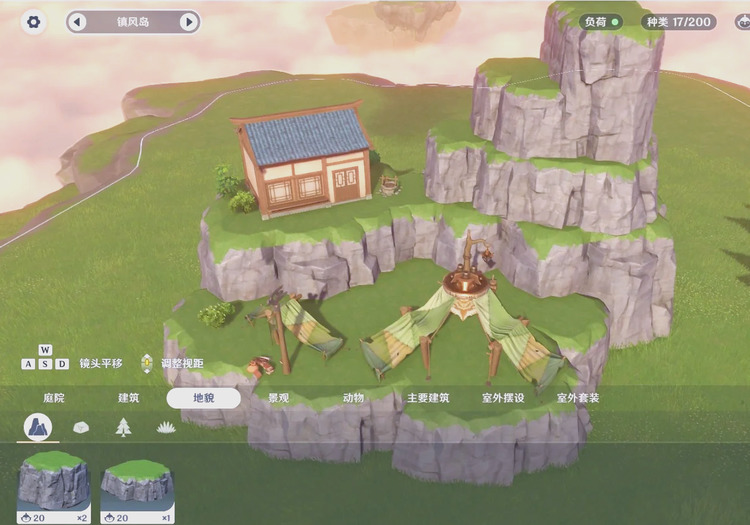The width and height of the screenshot is (750, 525).
Task: Select the 地貌 landform tab
Action: pos(204,398)
